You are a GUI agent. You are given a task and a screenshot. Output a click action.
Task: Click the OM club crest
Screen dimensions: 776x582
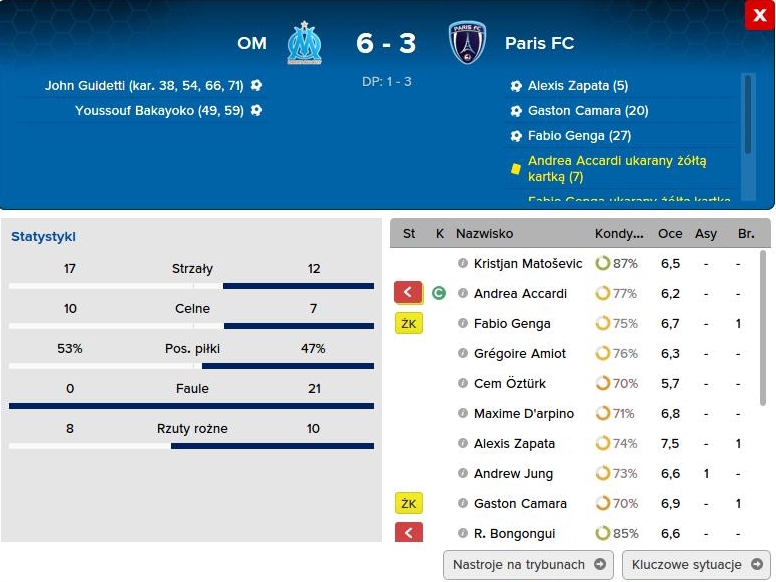304,44
